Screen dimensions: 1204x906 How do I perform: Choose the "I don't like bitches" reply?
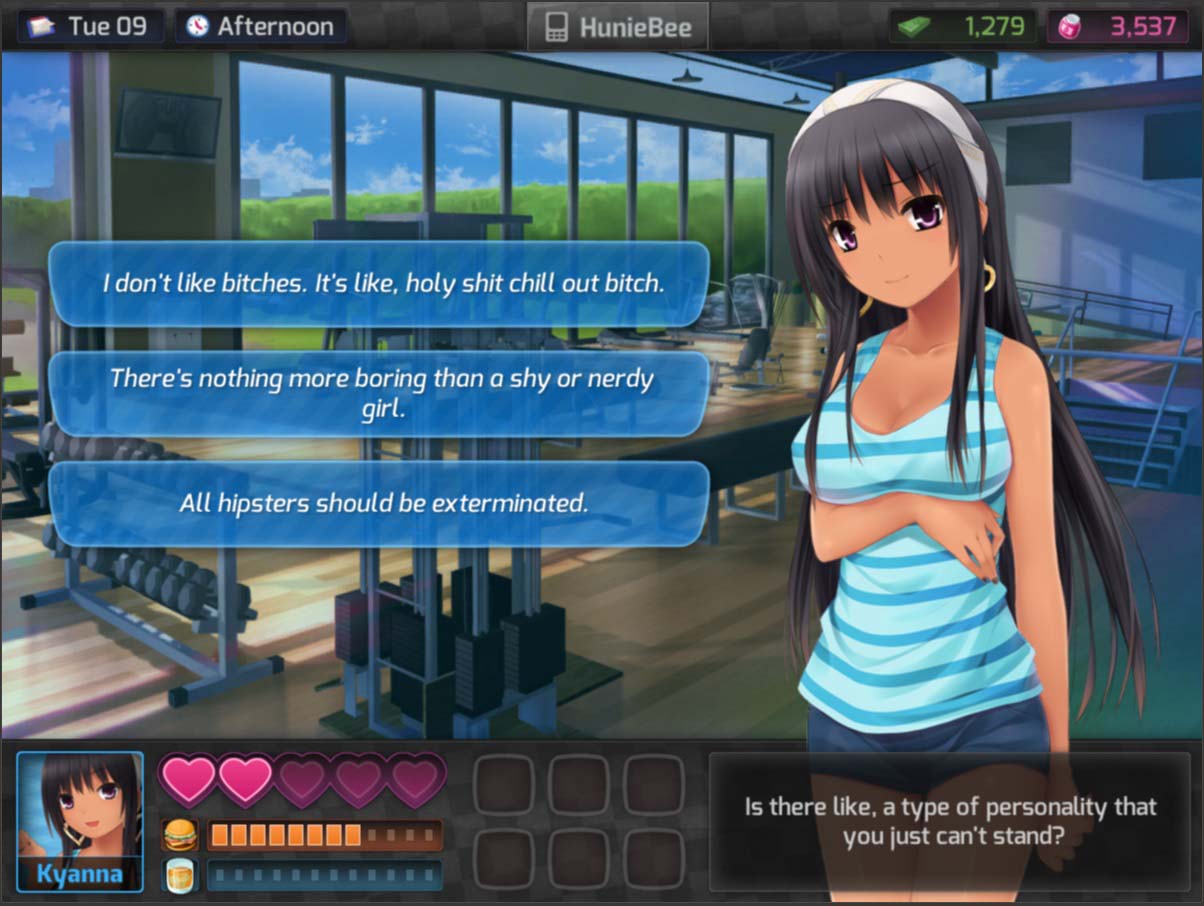[x=380, y=283]
